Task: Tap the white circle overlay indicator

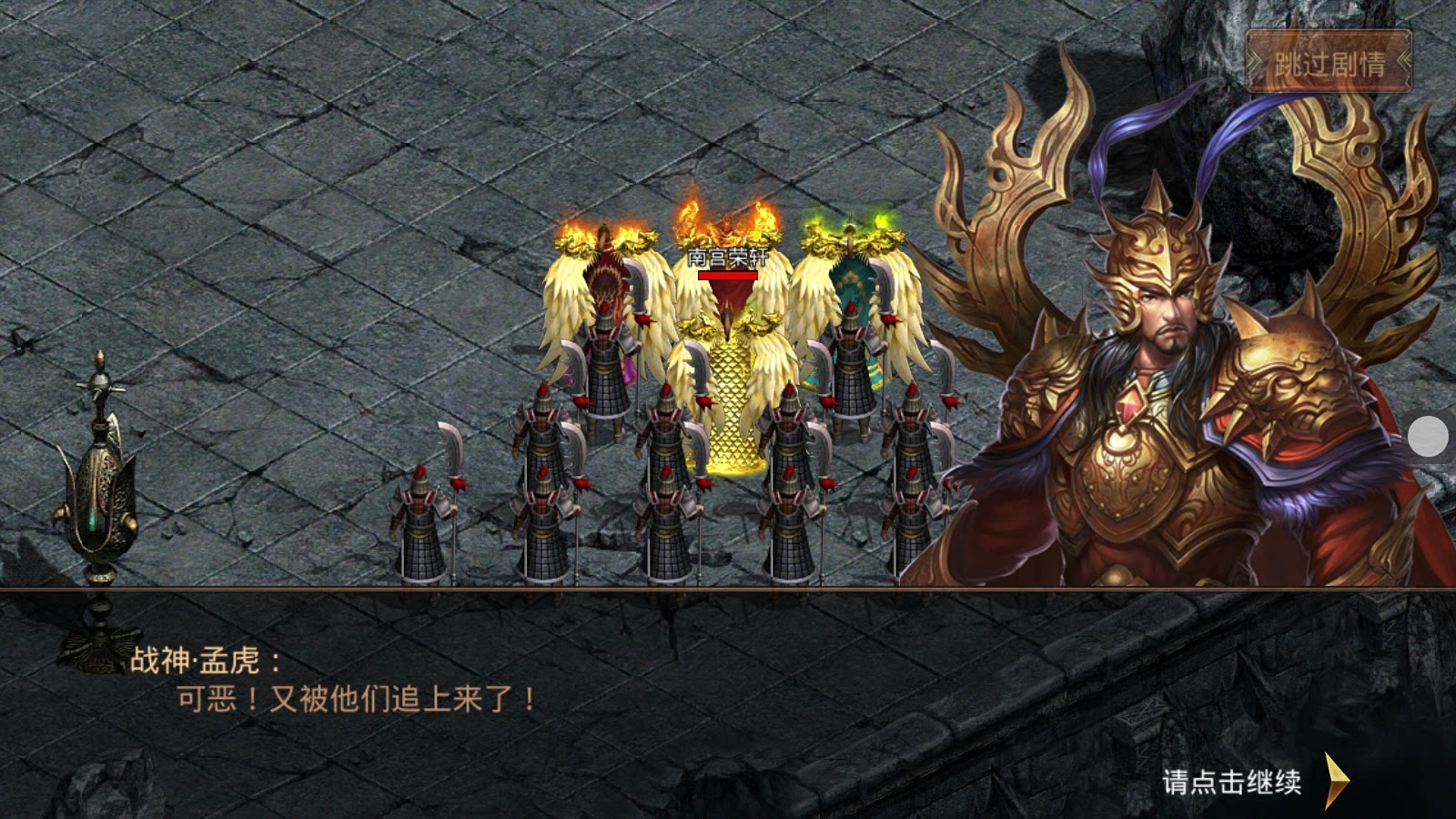Action: (x=1426, y=437)
